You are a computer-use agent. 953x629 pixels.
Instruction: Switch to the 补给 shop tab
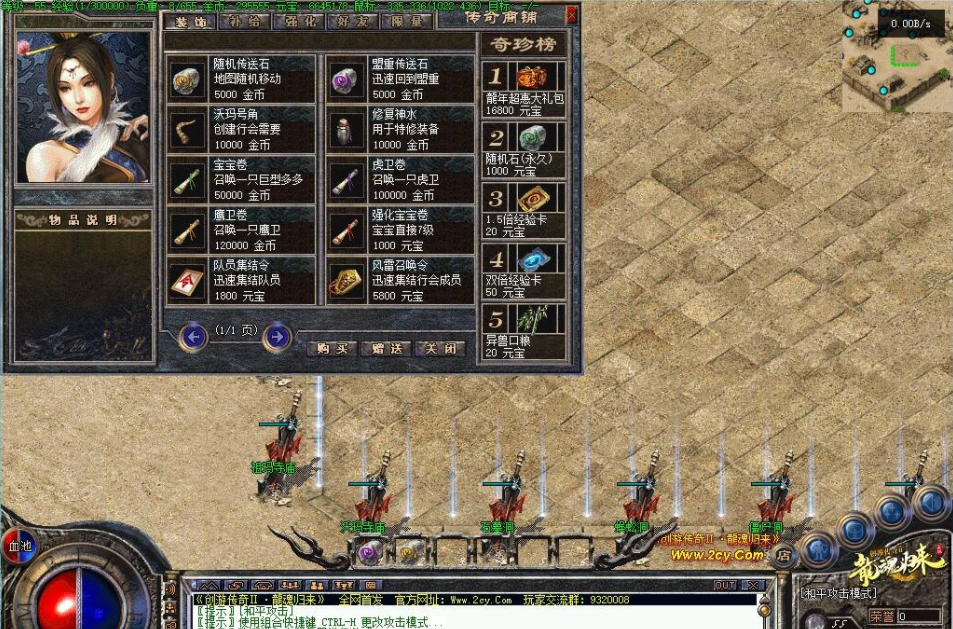click(243, 20)
